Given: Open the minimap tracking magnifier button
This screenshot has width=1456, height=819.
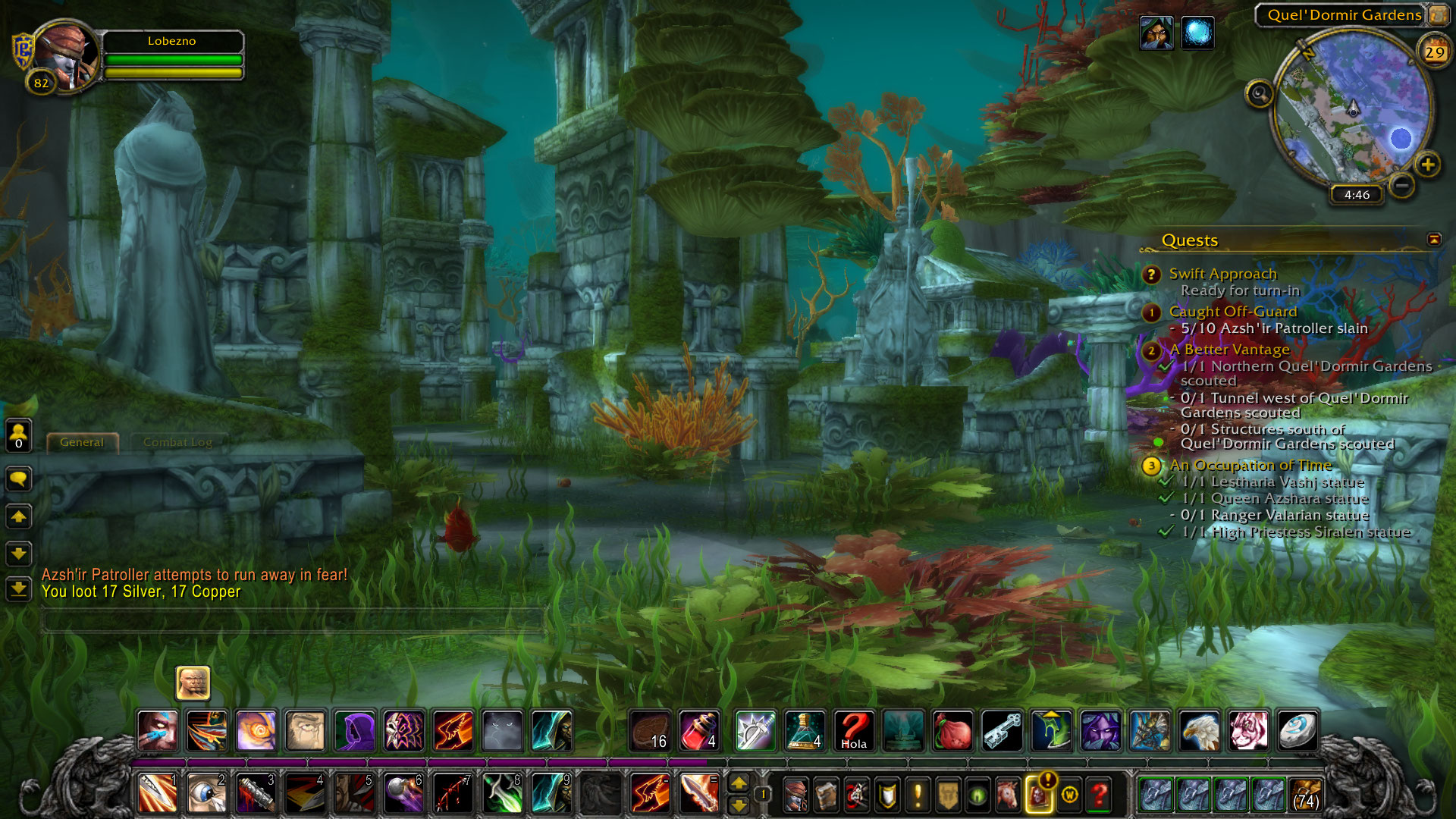Looking at the screenshot, I should (x=1260, y=95).
